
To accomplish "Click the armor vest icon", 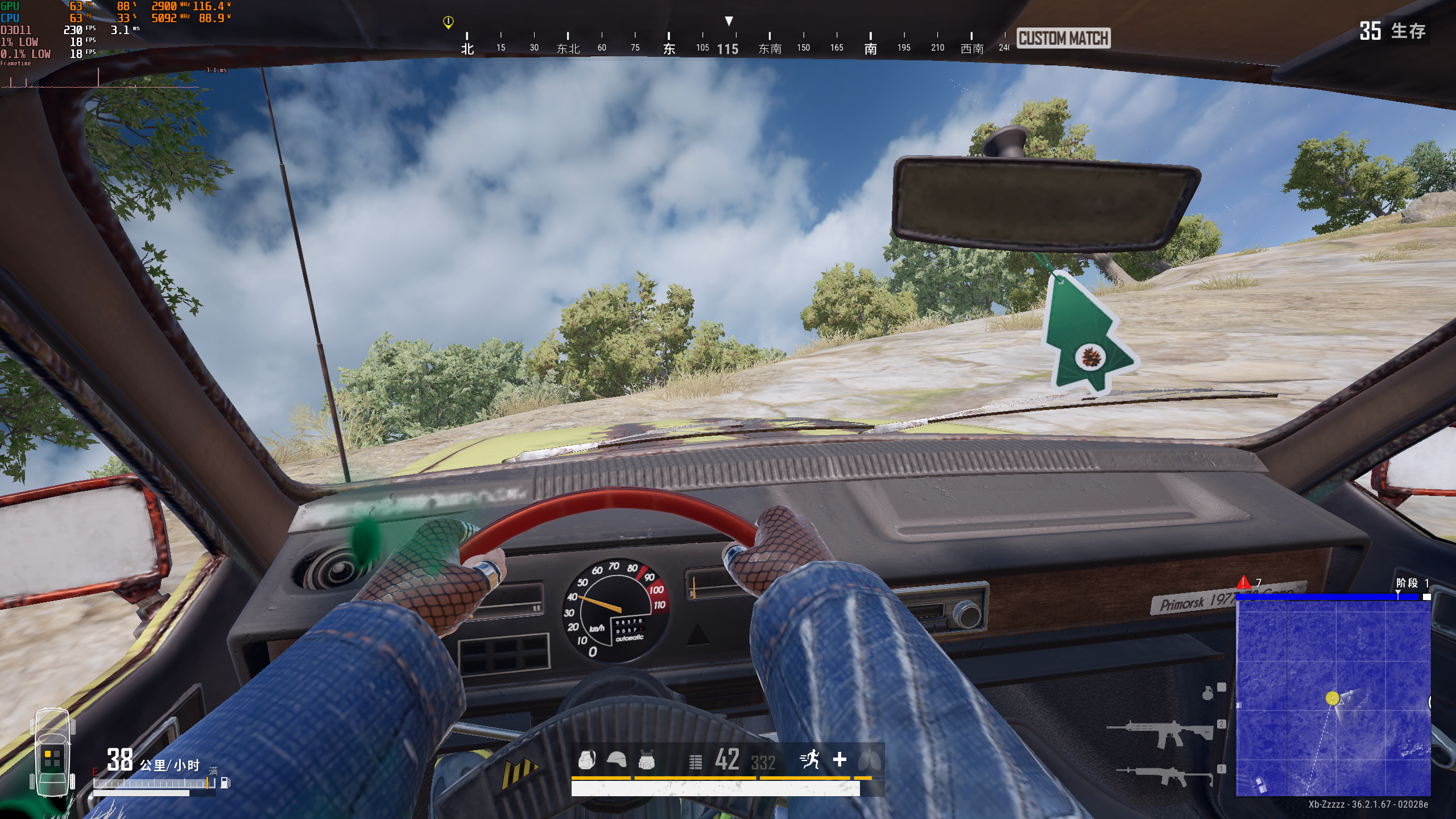I will click(x=646, y=760).
